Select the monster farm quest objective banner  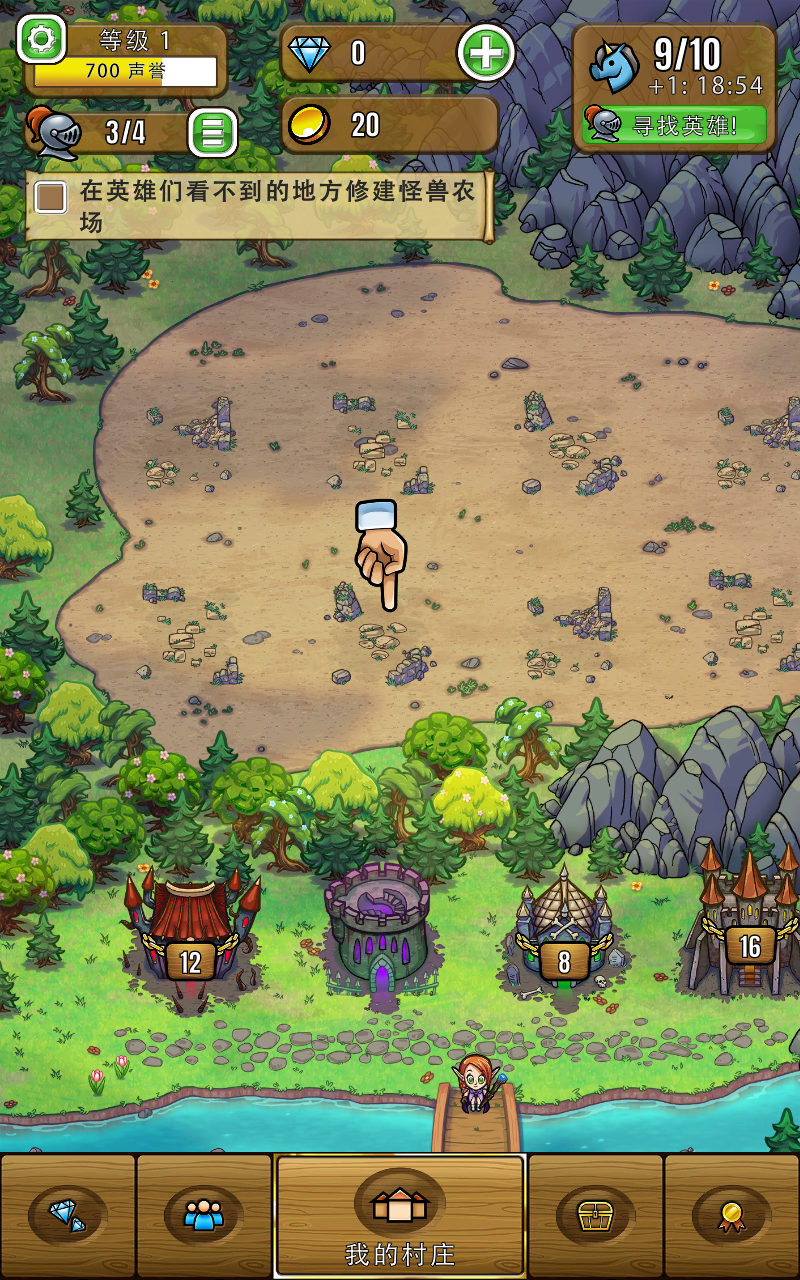[x=258, y=205]
